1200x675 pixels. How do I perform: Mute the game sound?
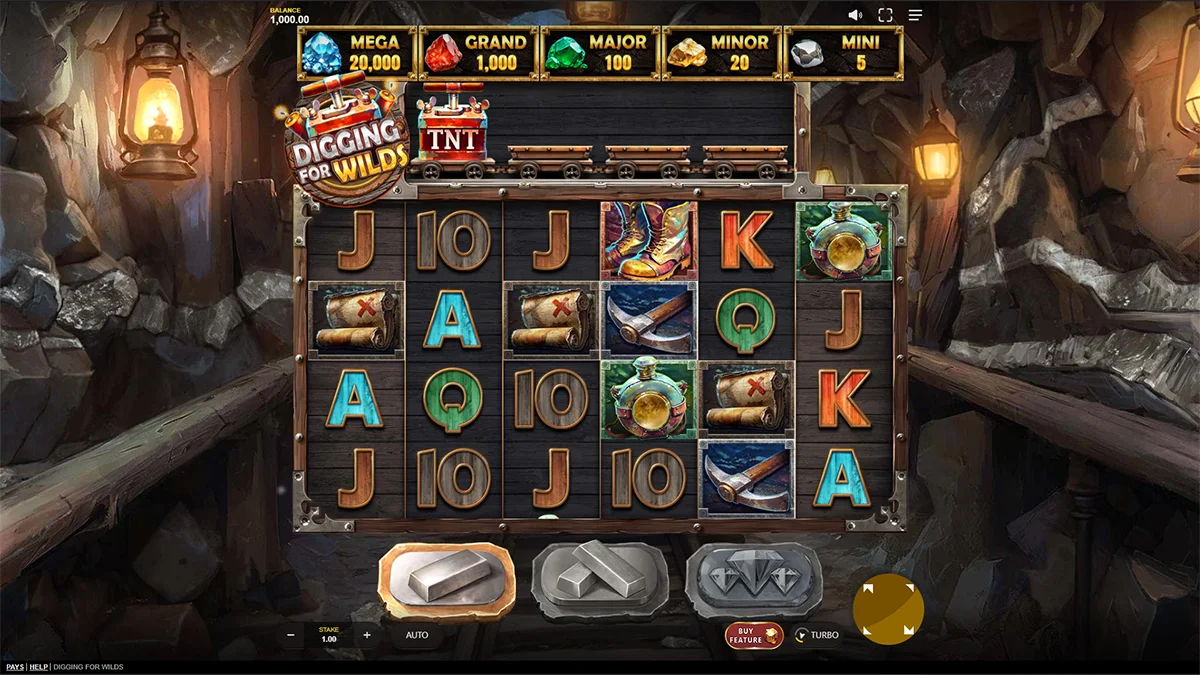tap(855, 15)
